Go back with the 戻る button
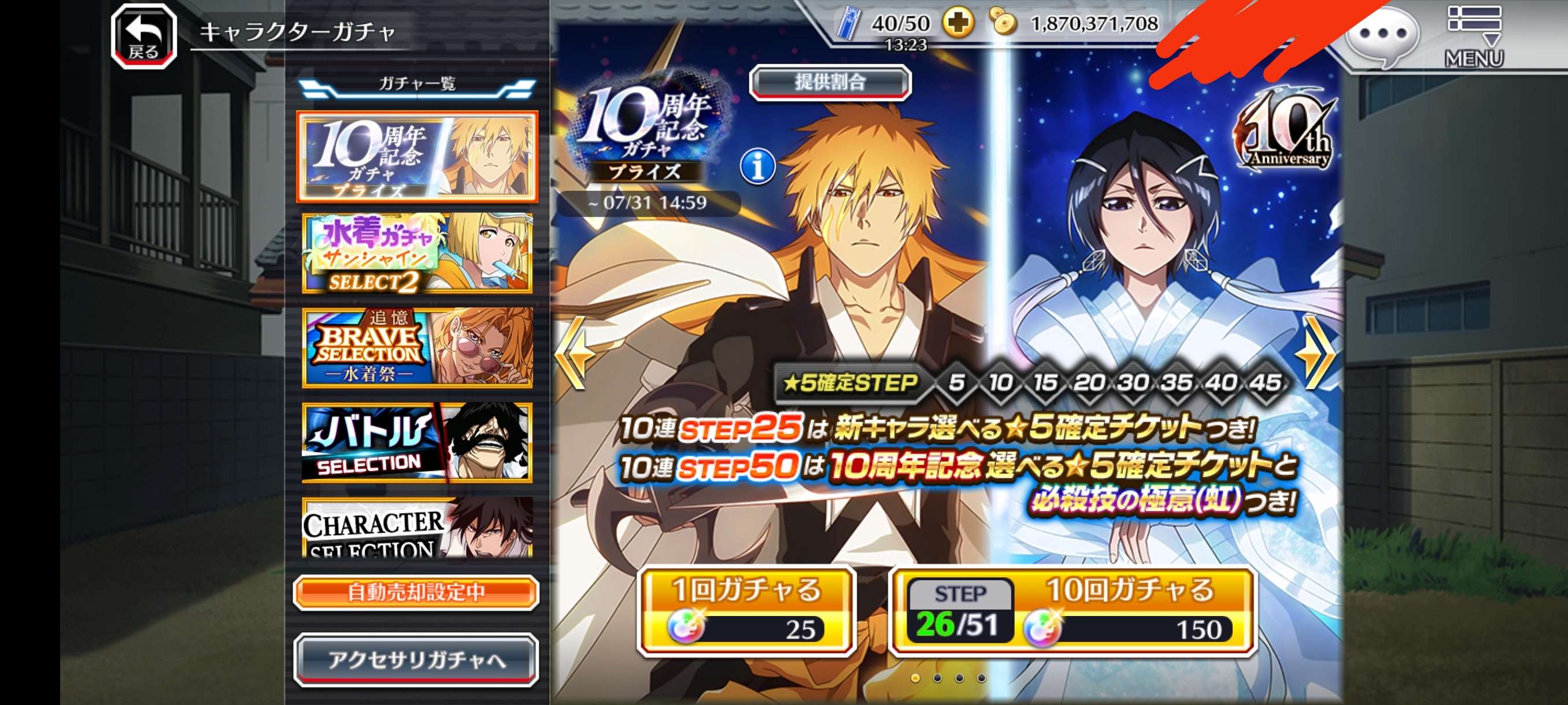 click(x=143, y=36)
